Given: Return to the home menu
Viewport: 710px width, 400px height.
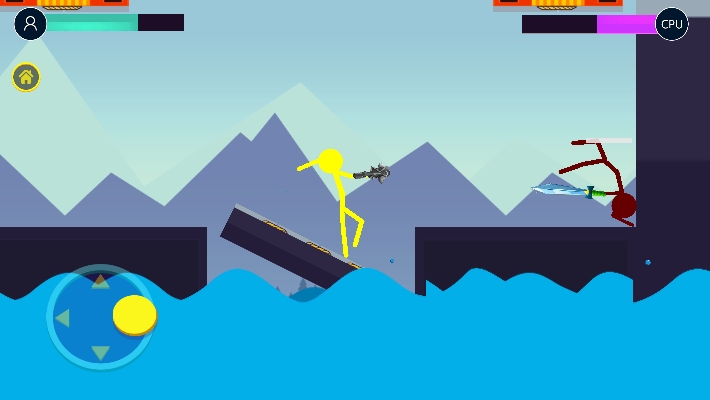Looking at the screenshot, I should [x=26, y=77].
